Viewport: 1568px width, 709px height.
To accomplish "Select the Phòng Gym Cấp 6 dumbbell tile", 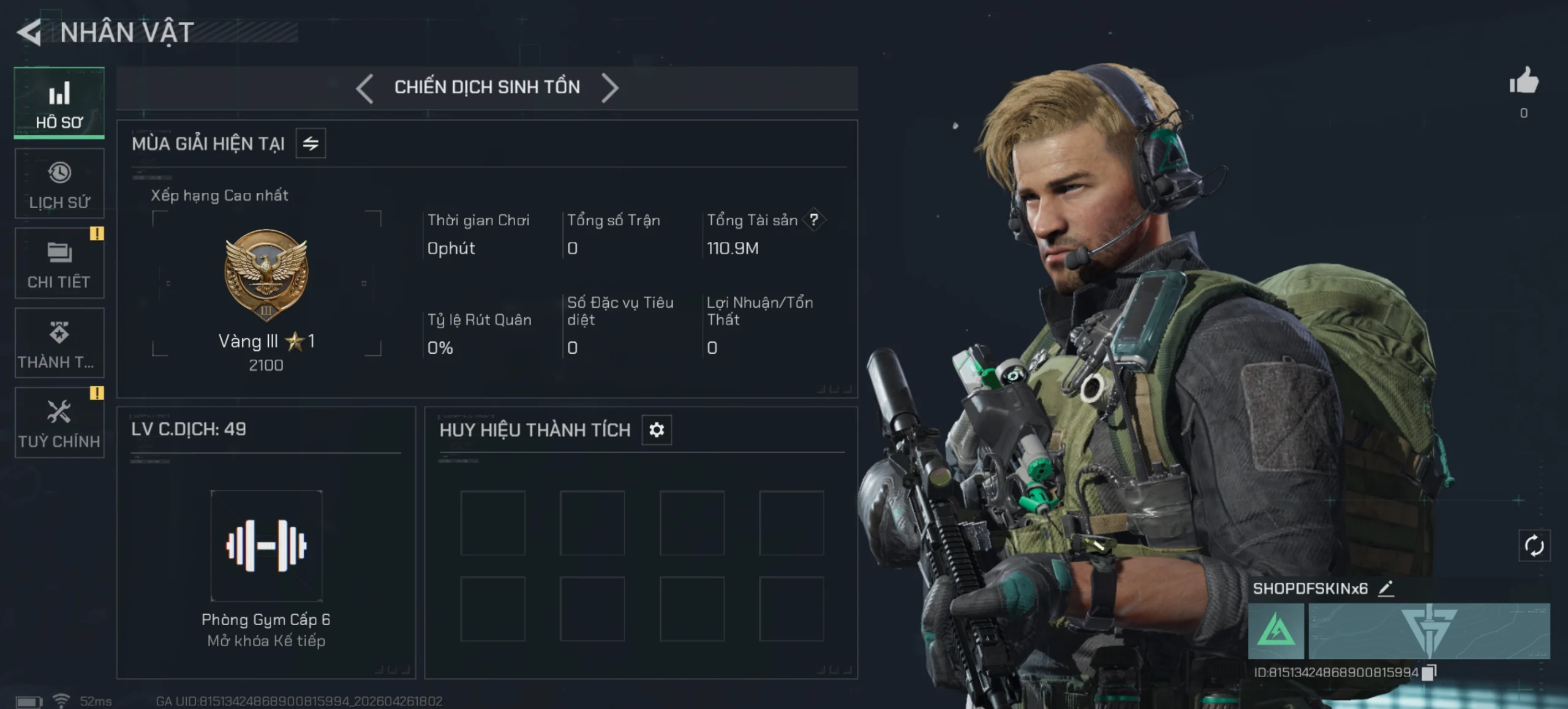I will point(266,546).
